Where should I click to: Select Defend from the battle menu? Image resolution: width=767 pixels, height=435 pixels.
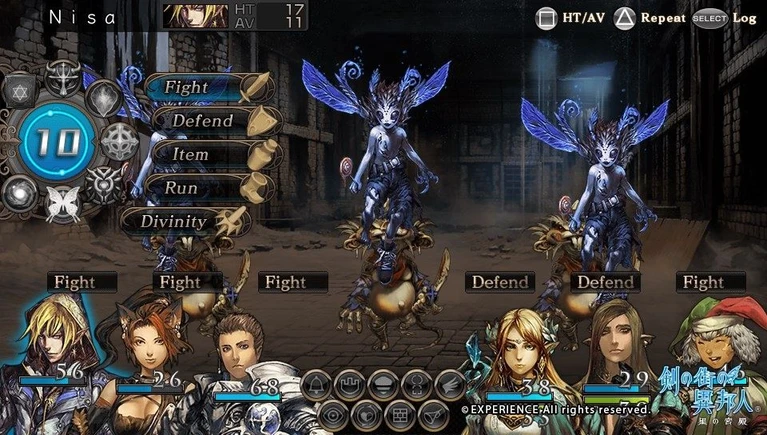(202, 121)
